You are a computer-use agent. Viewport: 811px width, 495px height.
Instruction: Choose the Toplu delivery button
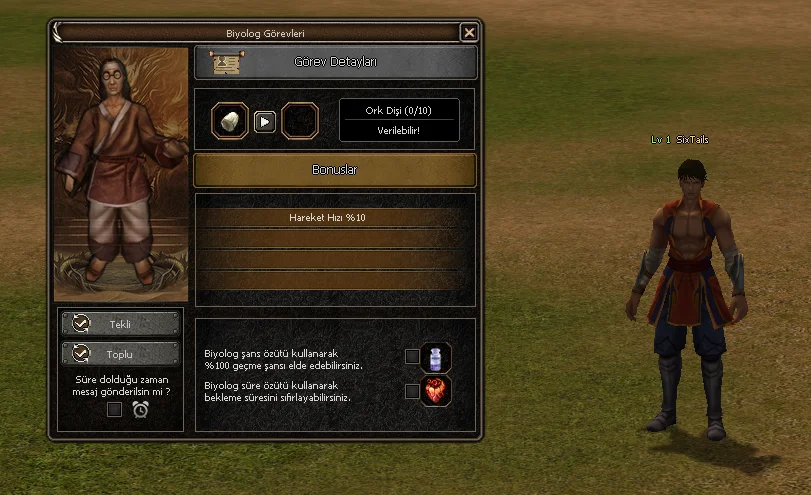120,354
